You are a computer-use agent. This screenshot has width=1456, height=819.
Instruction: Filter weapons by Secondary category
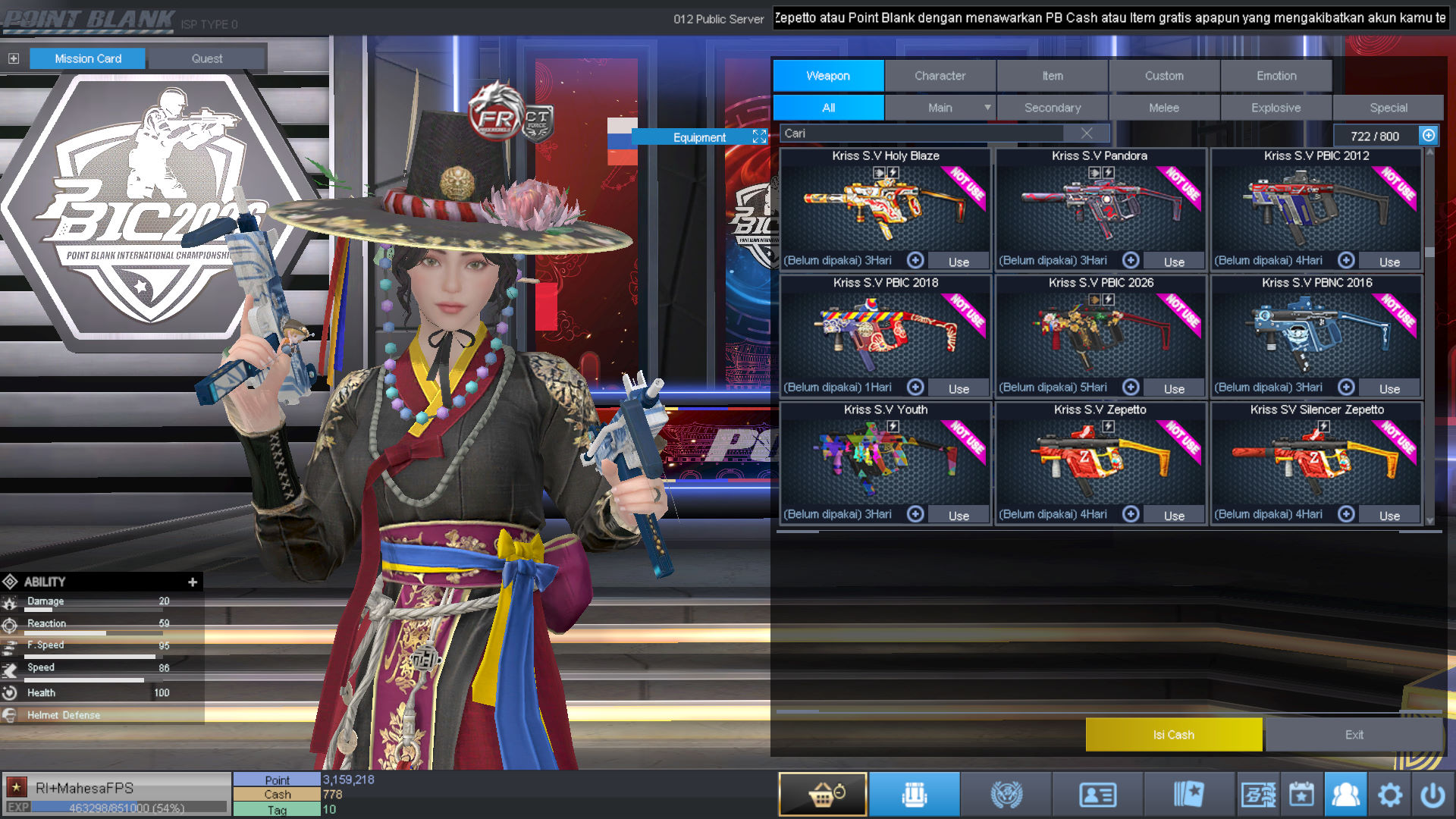[1052, 108]
